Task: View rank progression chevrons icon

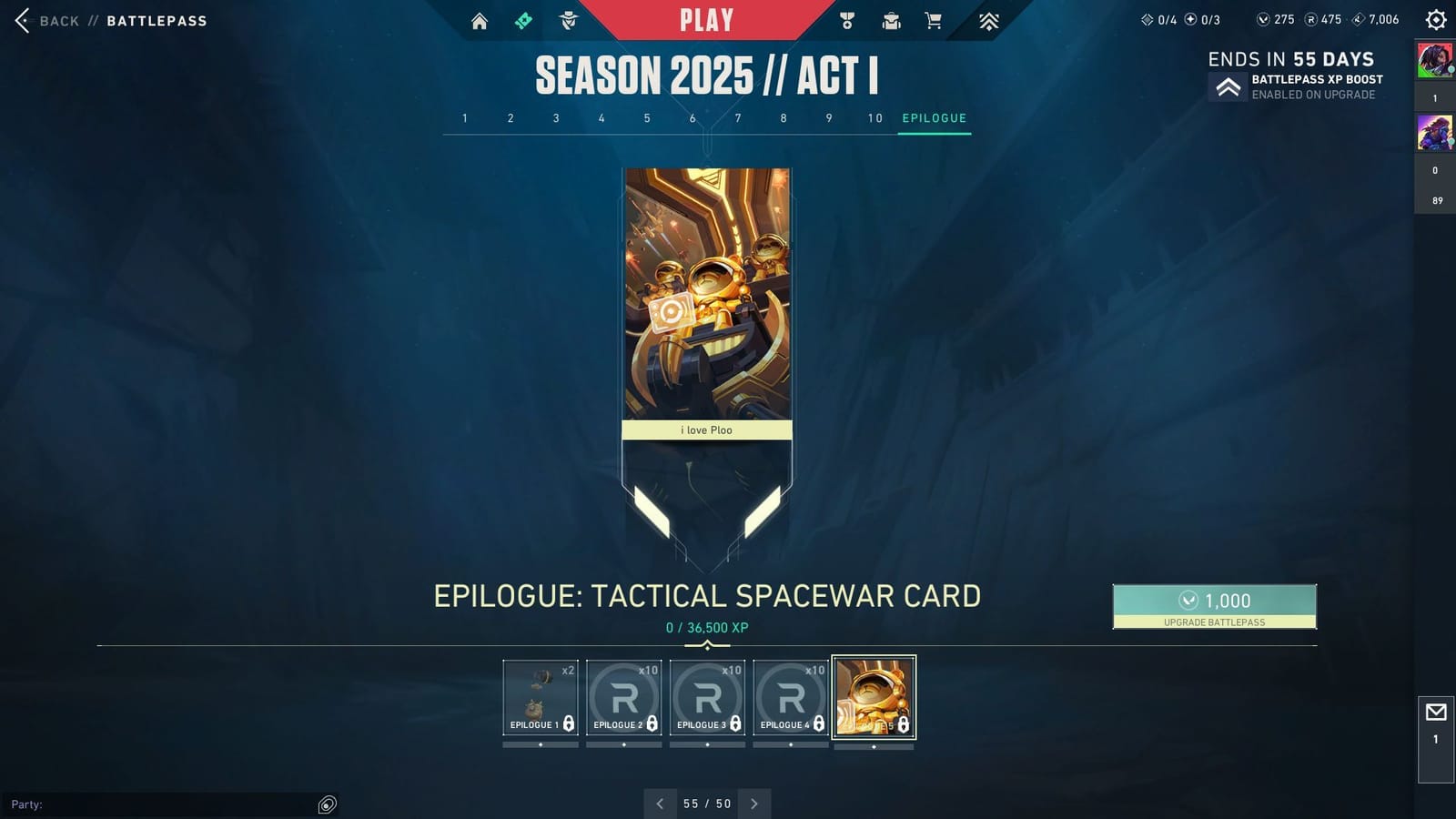Action: point(988,20)
